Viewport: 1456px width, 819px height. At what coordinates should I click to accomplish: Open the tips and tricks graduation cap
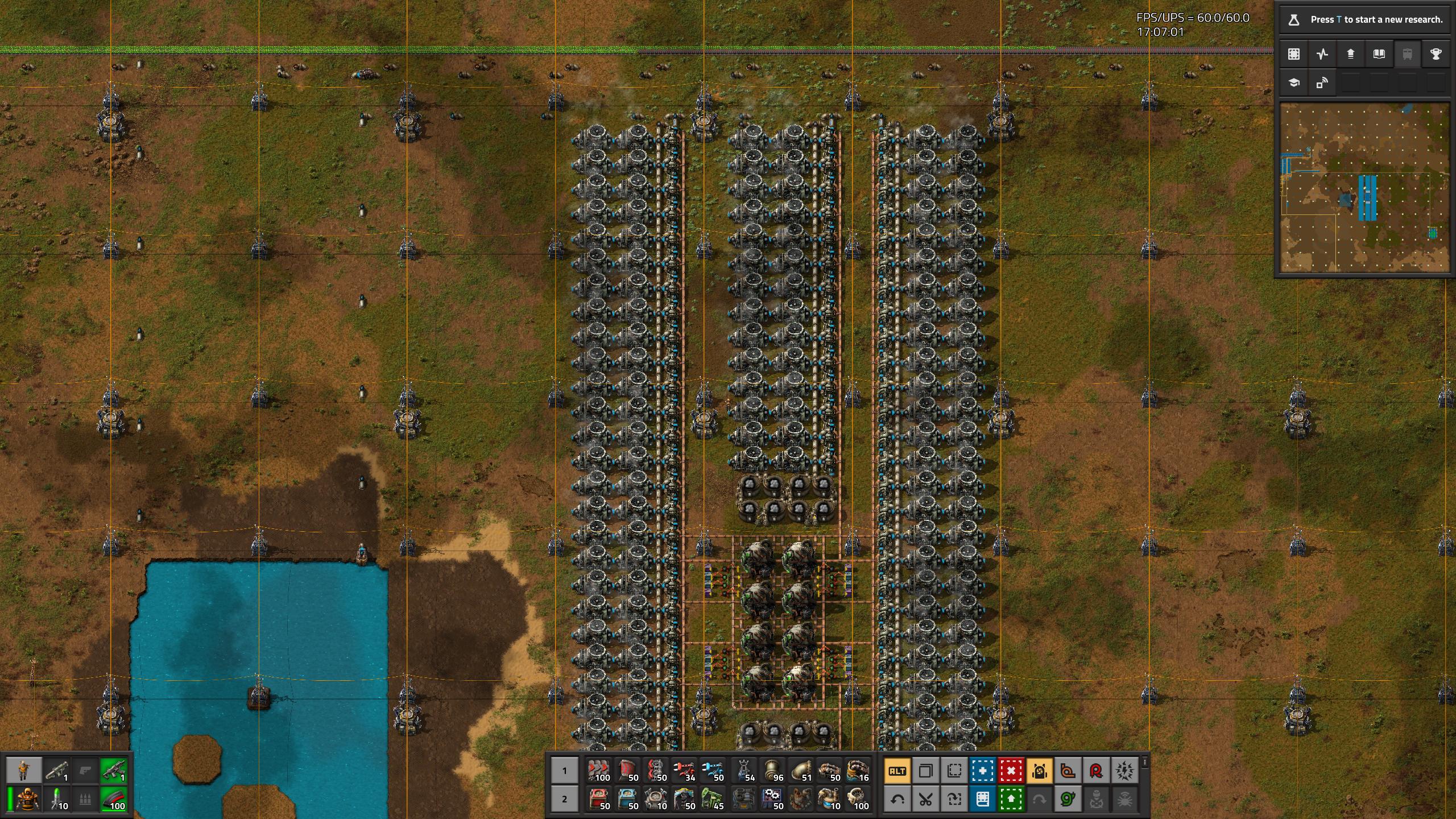point(1294,83)
